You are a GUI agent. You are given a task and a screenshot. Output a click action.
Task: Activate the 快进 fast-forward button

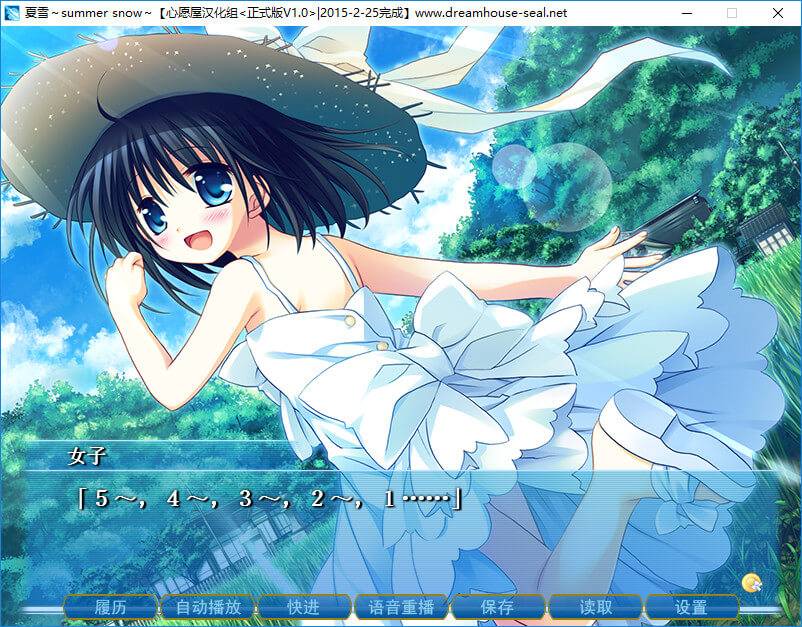click(x=304, y=607)
